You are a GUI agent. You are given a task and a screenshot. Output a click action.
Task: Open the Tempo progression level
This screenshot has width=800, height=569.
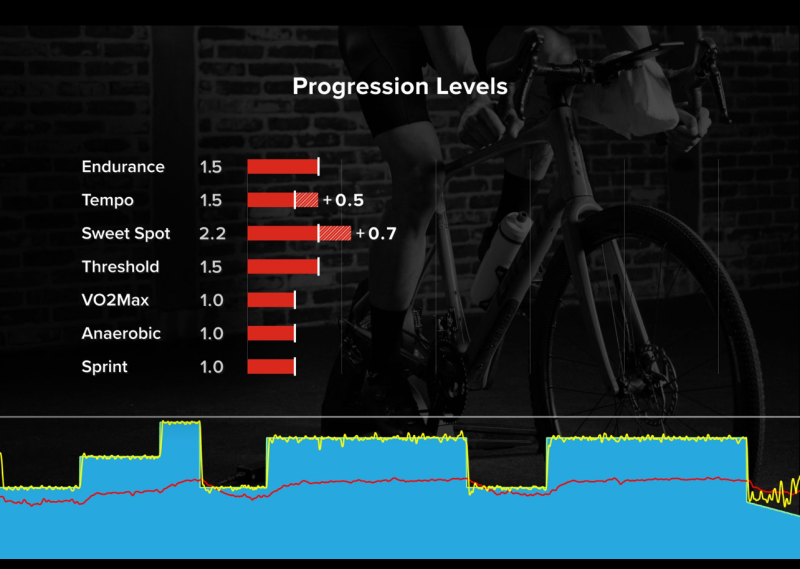108,200
